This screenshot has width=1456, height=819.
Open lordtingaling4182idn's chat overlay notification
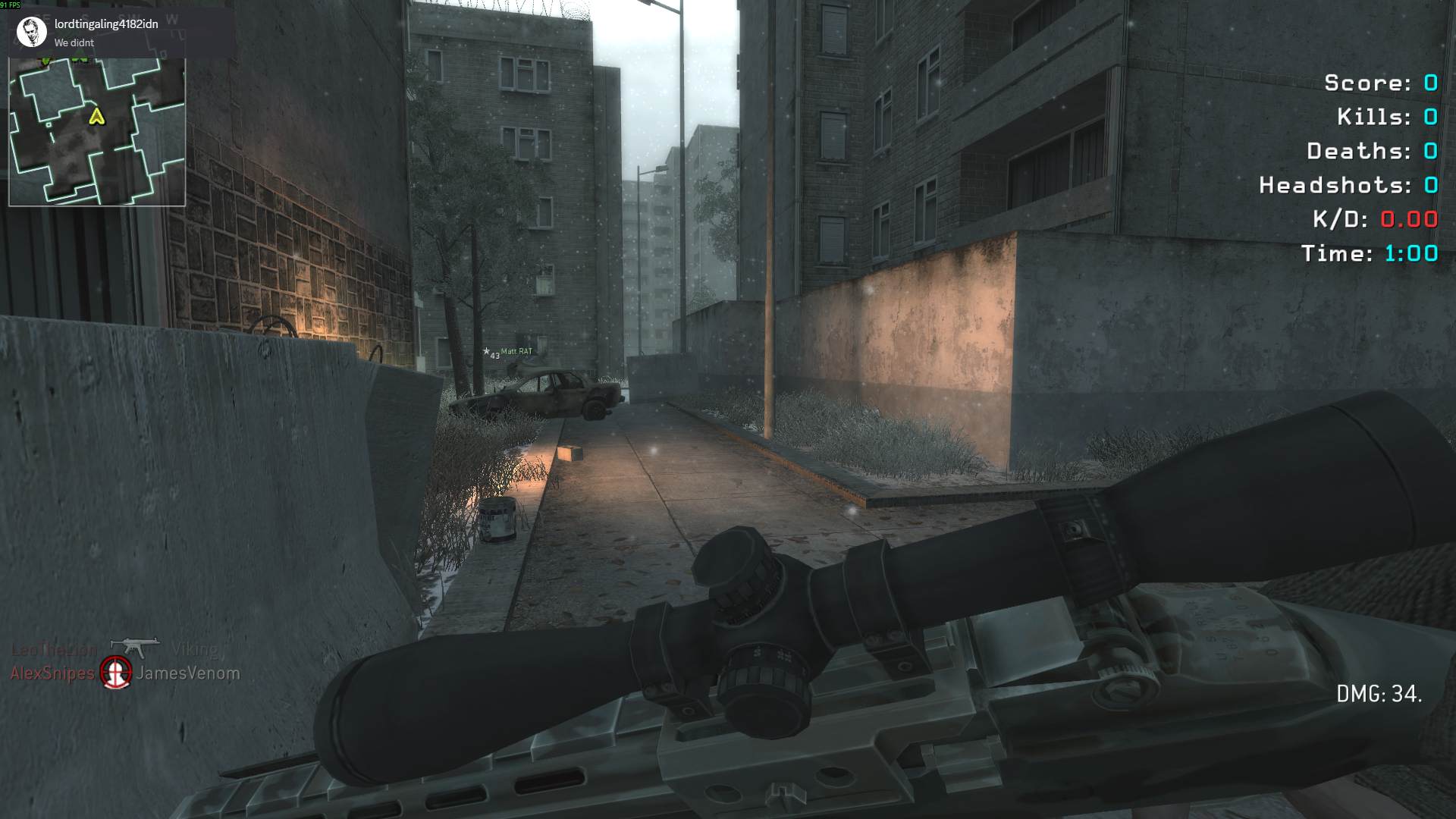(x=121, y=33)
